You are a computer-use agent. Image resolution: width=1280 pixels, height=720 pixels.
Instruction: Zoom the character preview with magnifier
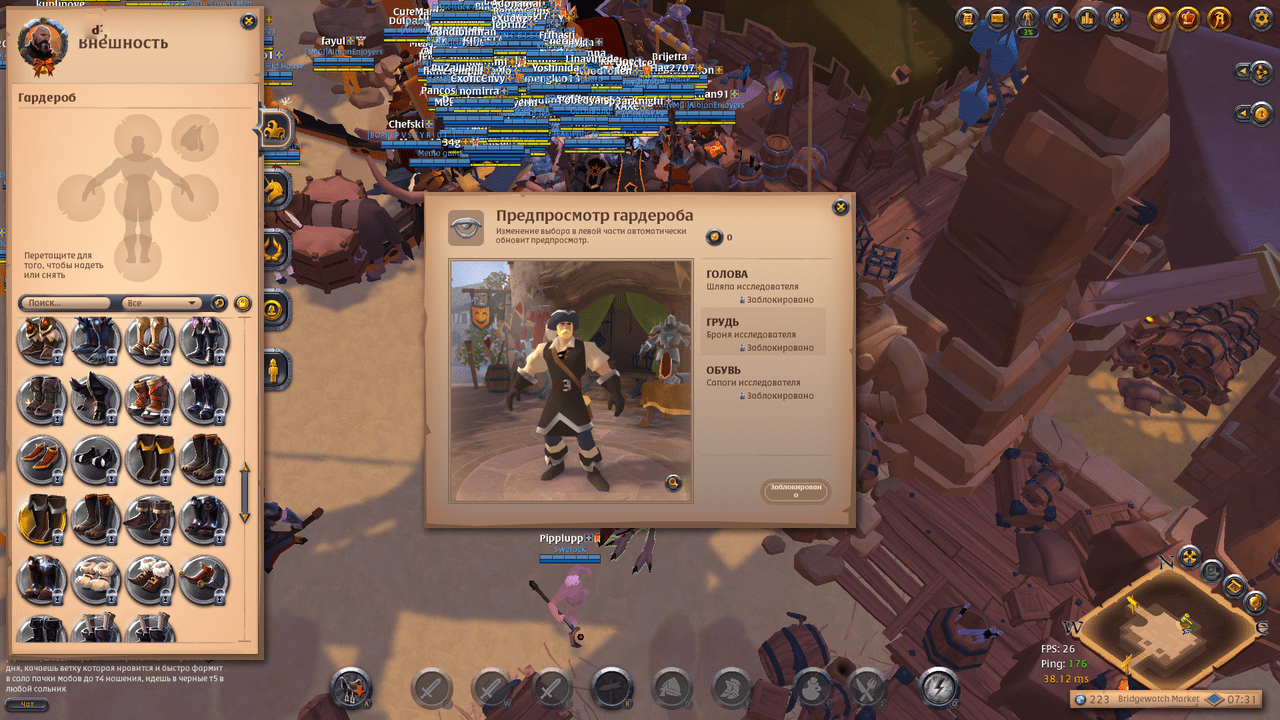point(674,483)
